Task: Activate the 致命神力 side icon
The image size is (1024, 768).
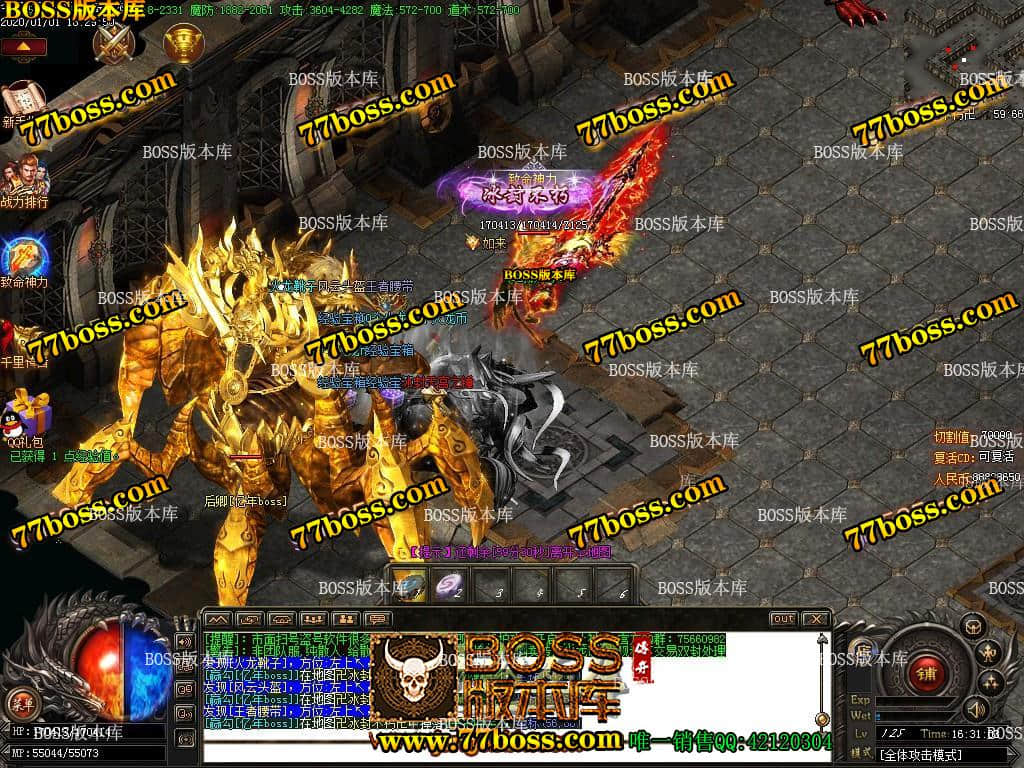Action: coord(23,257)
